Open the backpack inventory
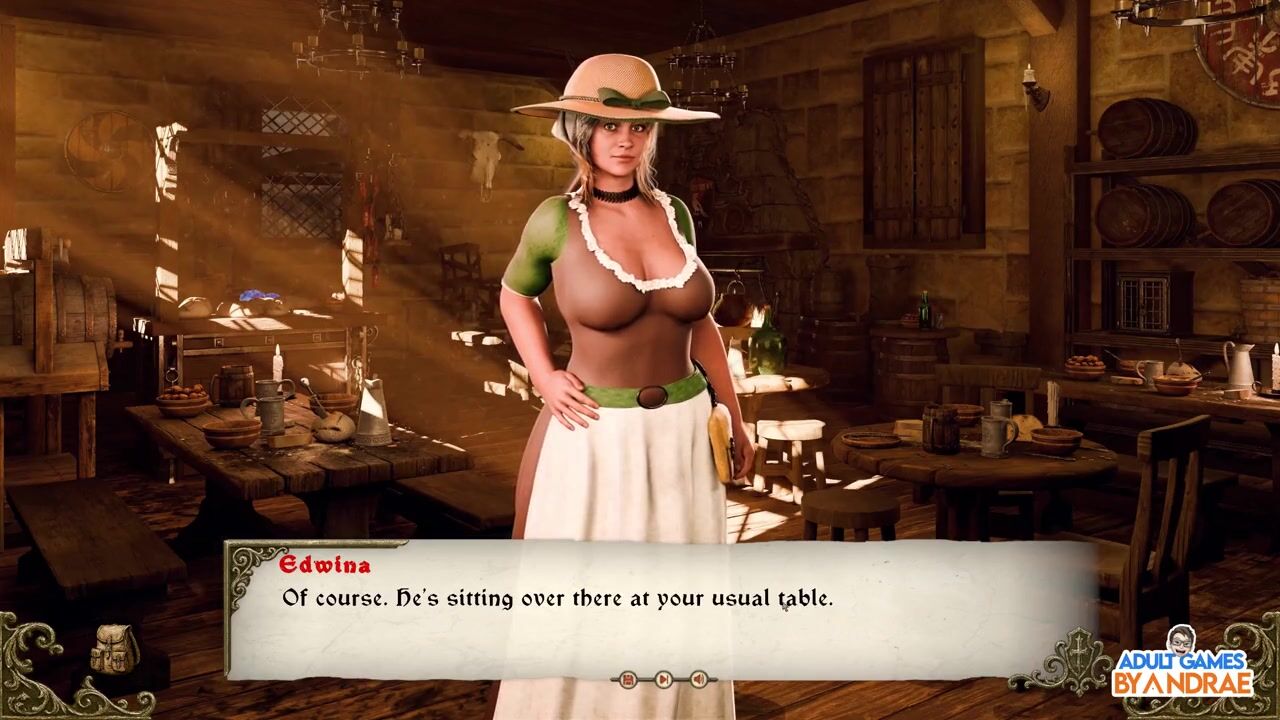Viewport: 1280px width, 720px height. click(114, 650)
